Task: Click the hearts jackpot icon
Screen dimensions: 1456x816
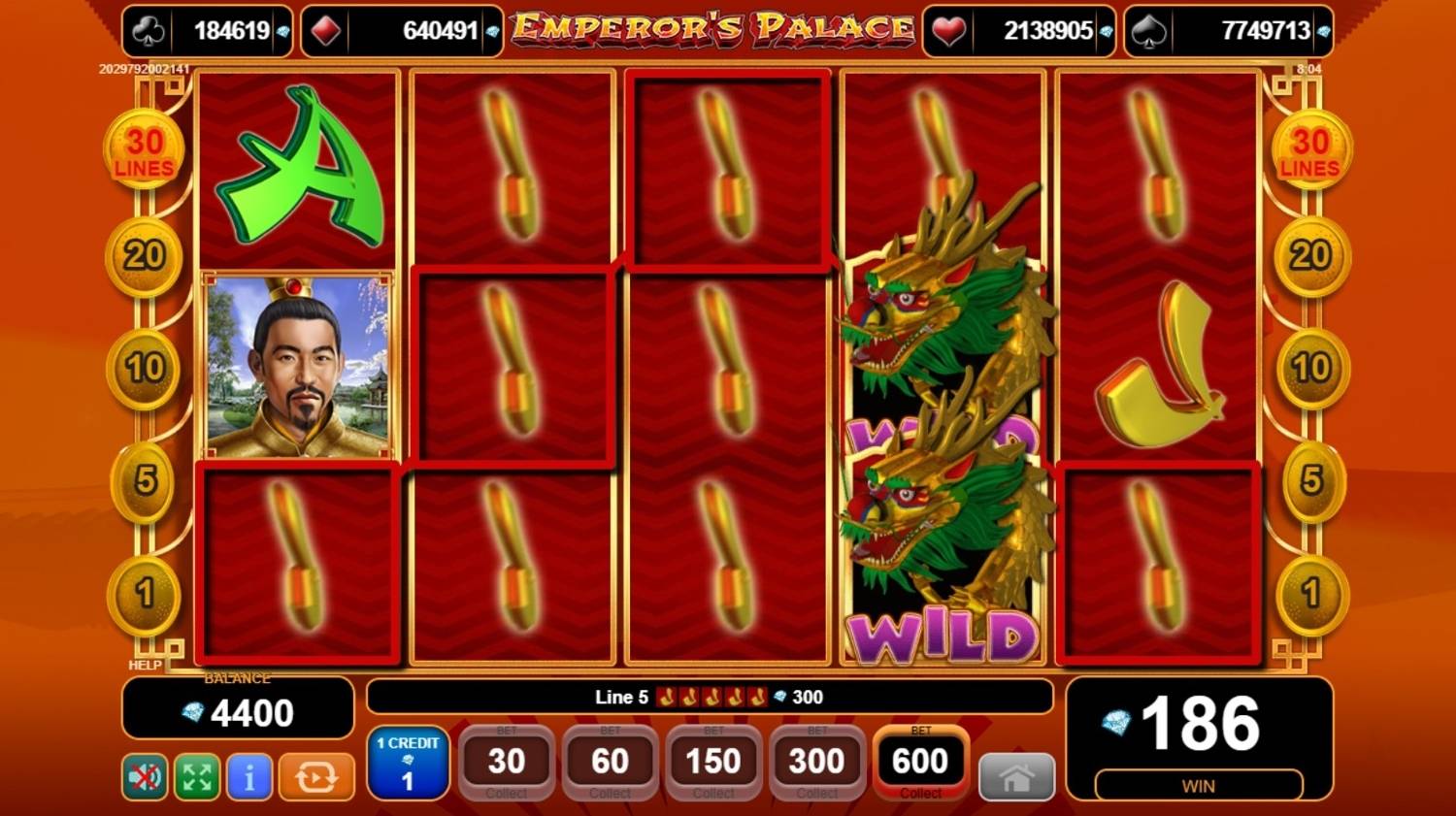Action: click(946, 30)
